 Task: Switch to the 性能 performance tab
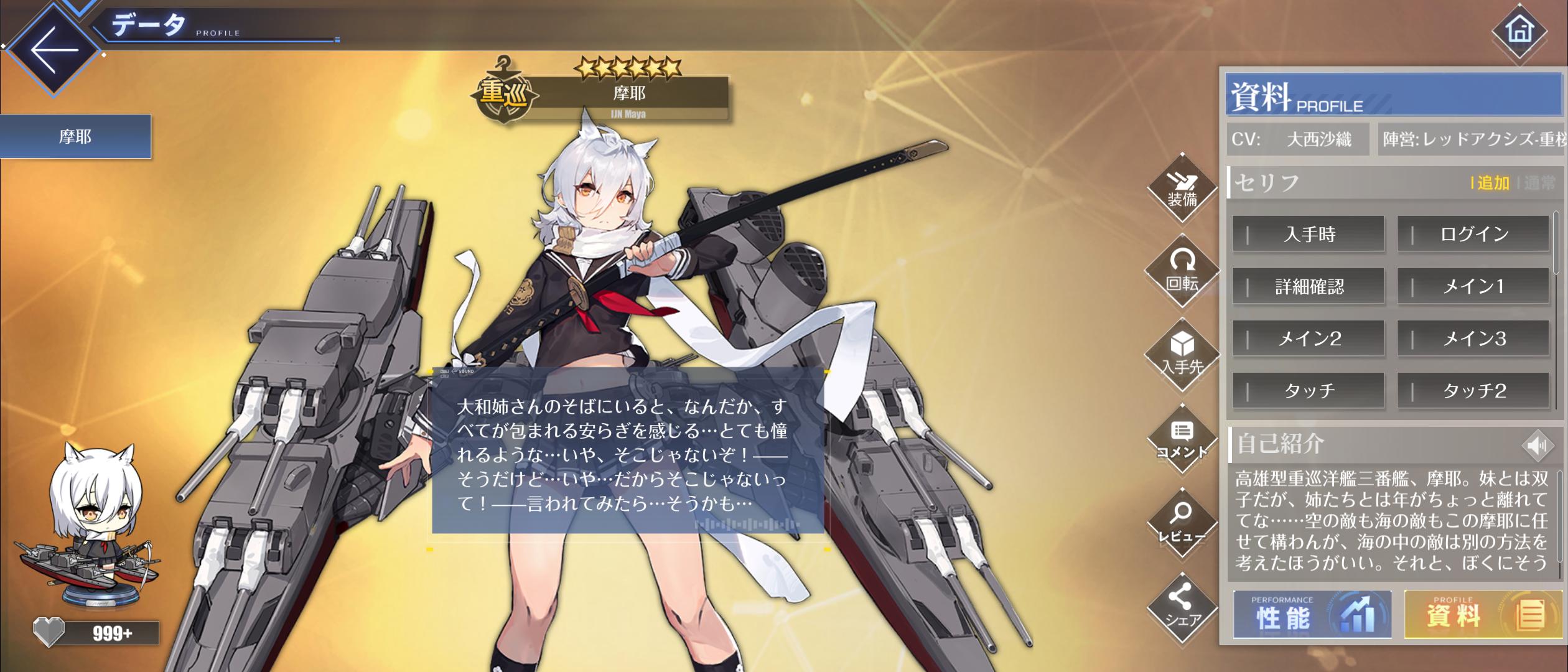click(1312, 615)
